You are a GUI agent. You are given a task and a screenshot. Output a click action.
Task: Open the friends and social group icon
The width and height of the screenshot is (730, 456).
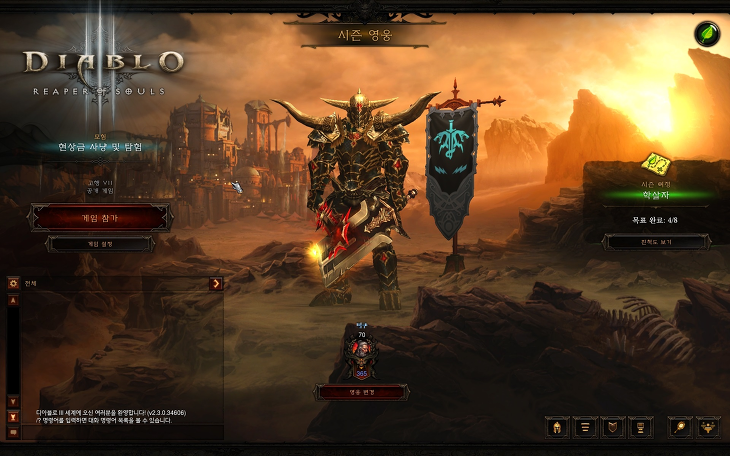(x=708, y=427)
